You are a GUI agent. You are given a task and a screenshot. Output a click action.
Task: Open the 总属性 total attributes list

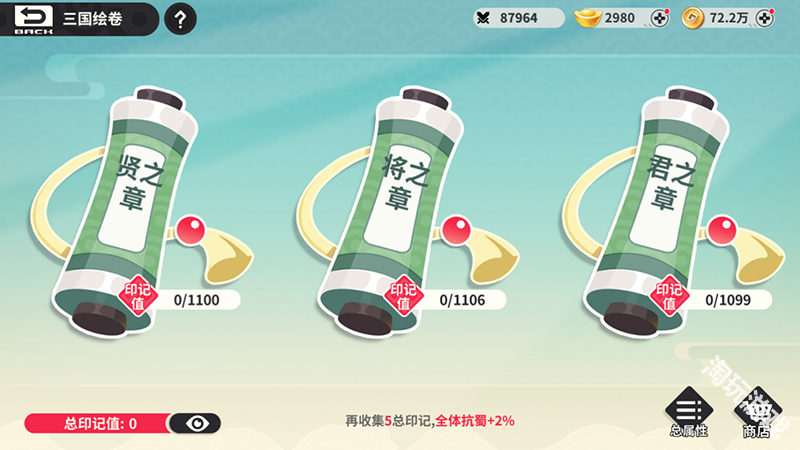[686, 414]
